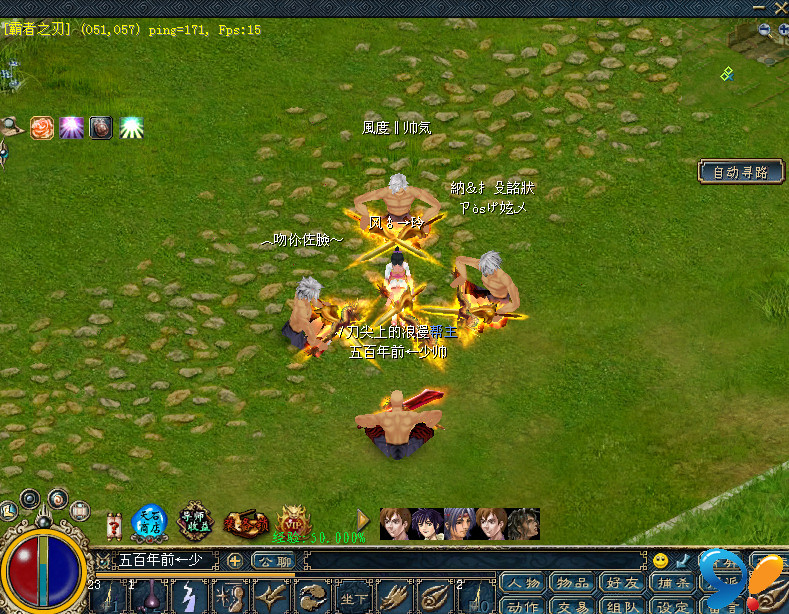Click the green starburst buff icon
Viewport: 789px width, 614px height.
click(130, 128)
